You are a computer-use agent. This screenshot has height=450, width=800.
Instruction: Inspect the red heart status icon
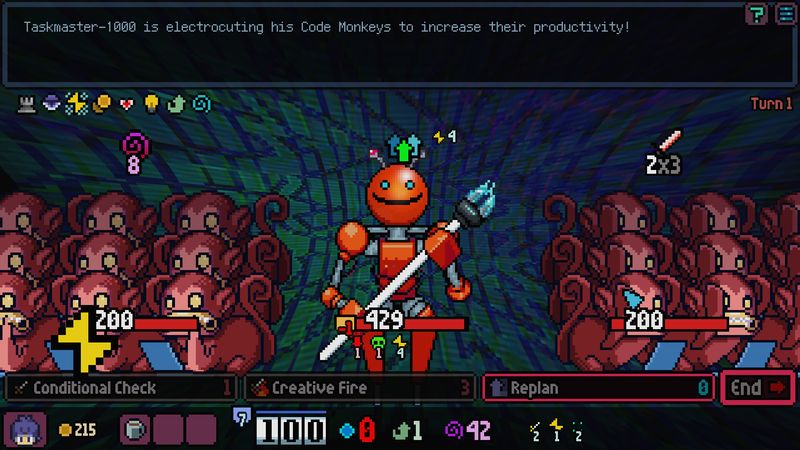coord(127,103)
